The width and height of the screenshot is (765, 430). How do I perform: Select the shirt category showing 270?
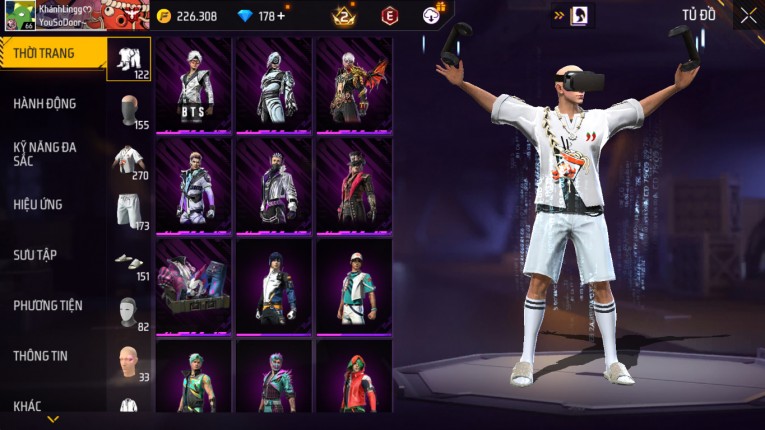[127, 162]
